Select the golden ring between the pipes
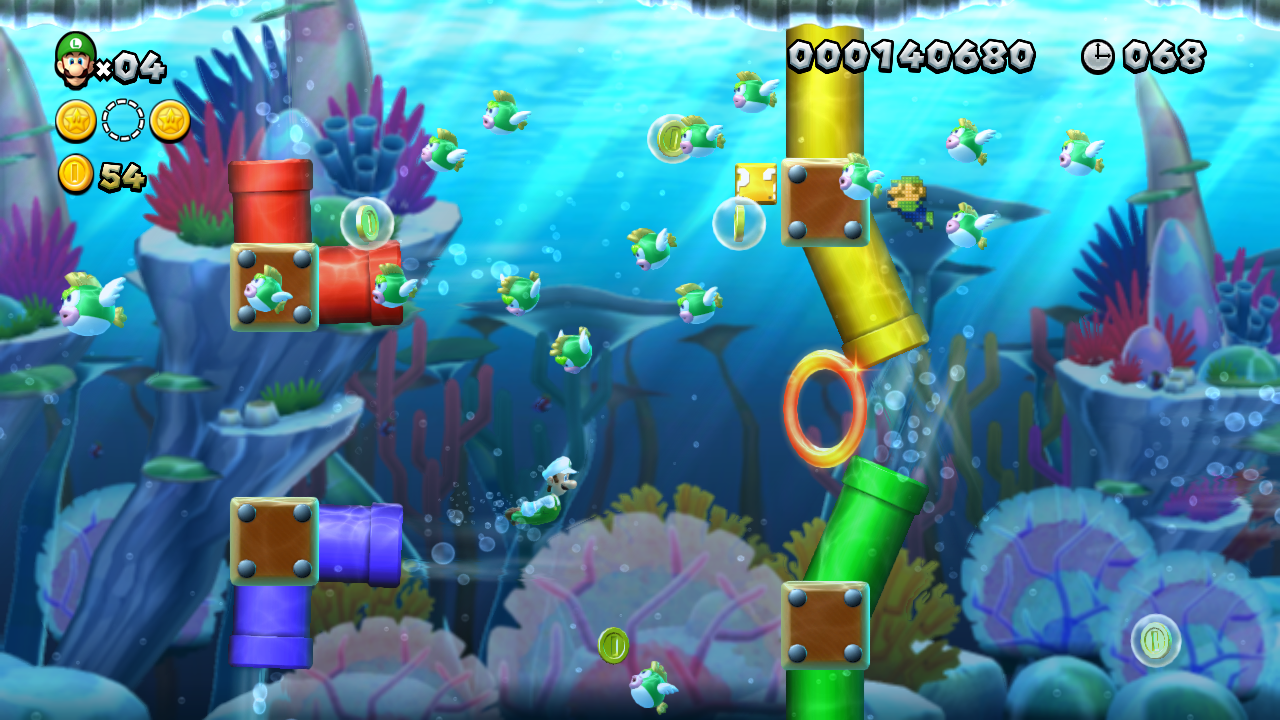 coord(827,407)
